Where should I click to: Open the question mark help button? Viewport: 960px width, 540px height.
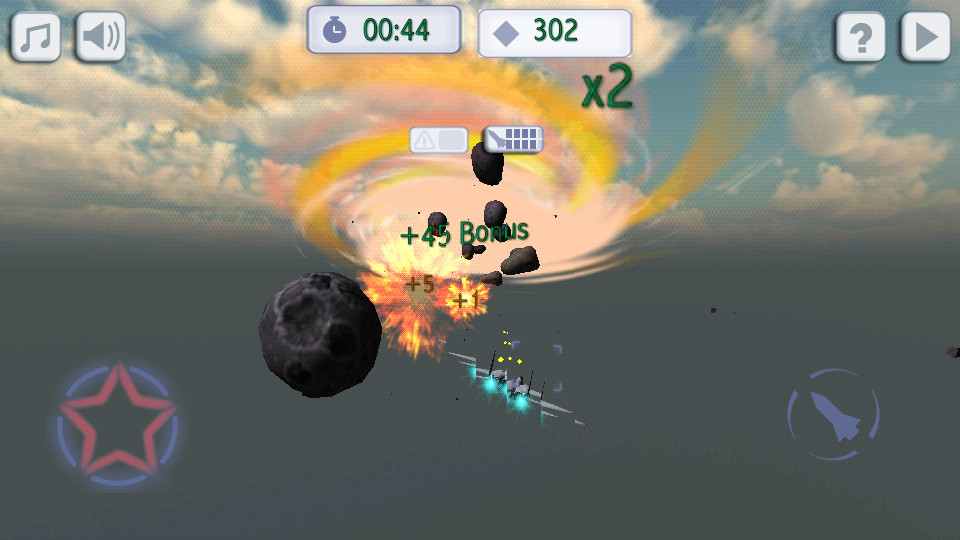click(x=861, y=37)
